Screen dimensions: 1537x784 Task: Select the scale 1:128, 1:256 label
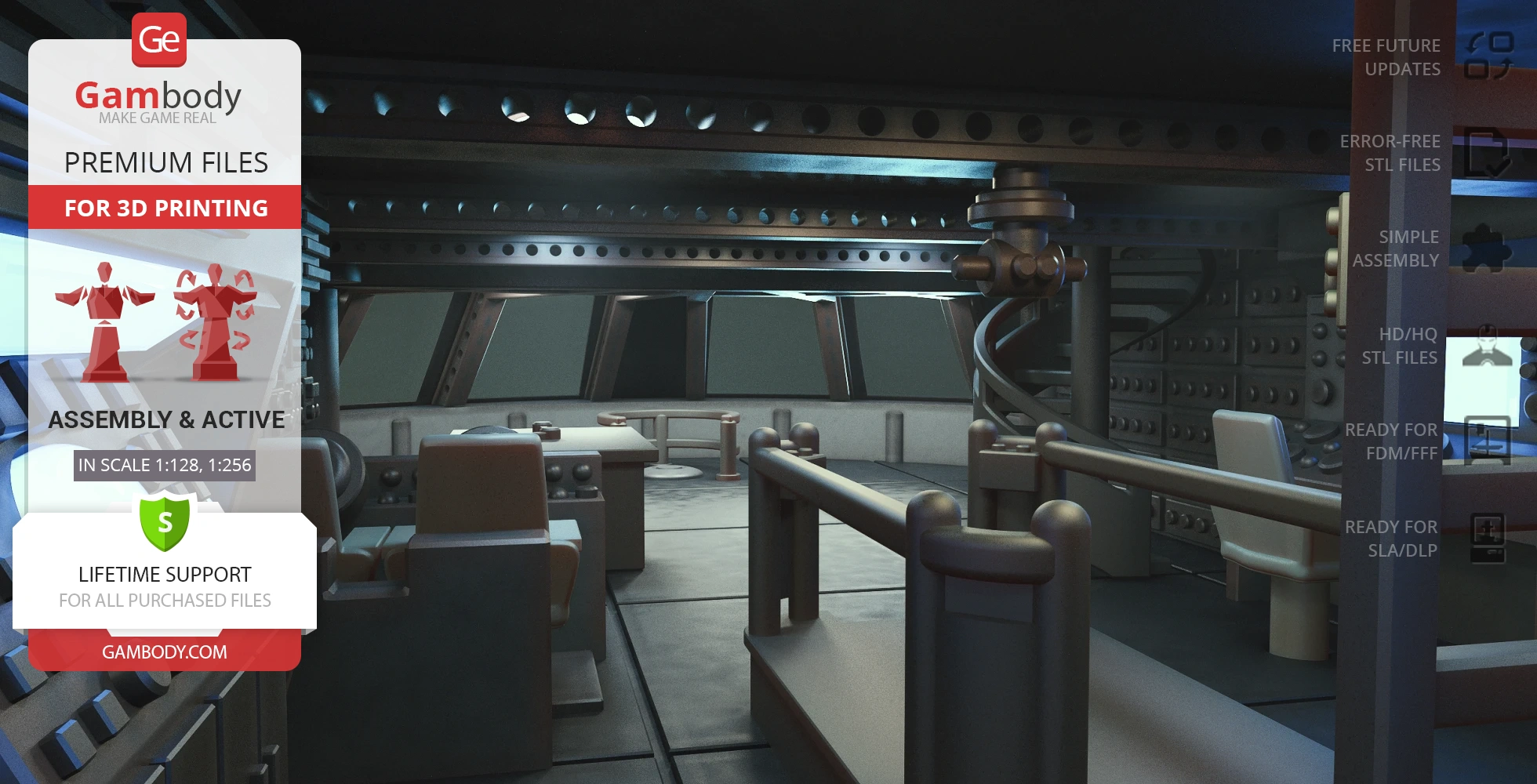click(165, 465)
